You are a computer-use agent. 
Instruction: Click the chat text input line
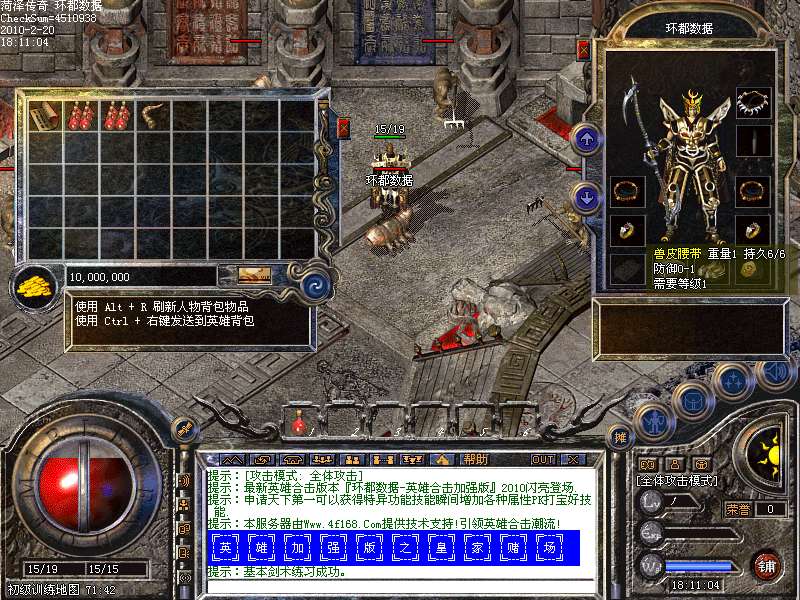400,586
